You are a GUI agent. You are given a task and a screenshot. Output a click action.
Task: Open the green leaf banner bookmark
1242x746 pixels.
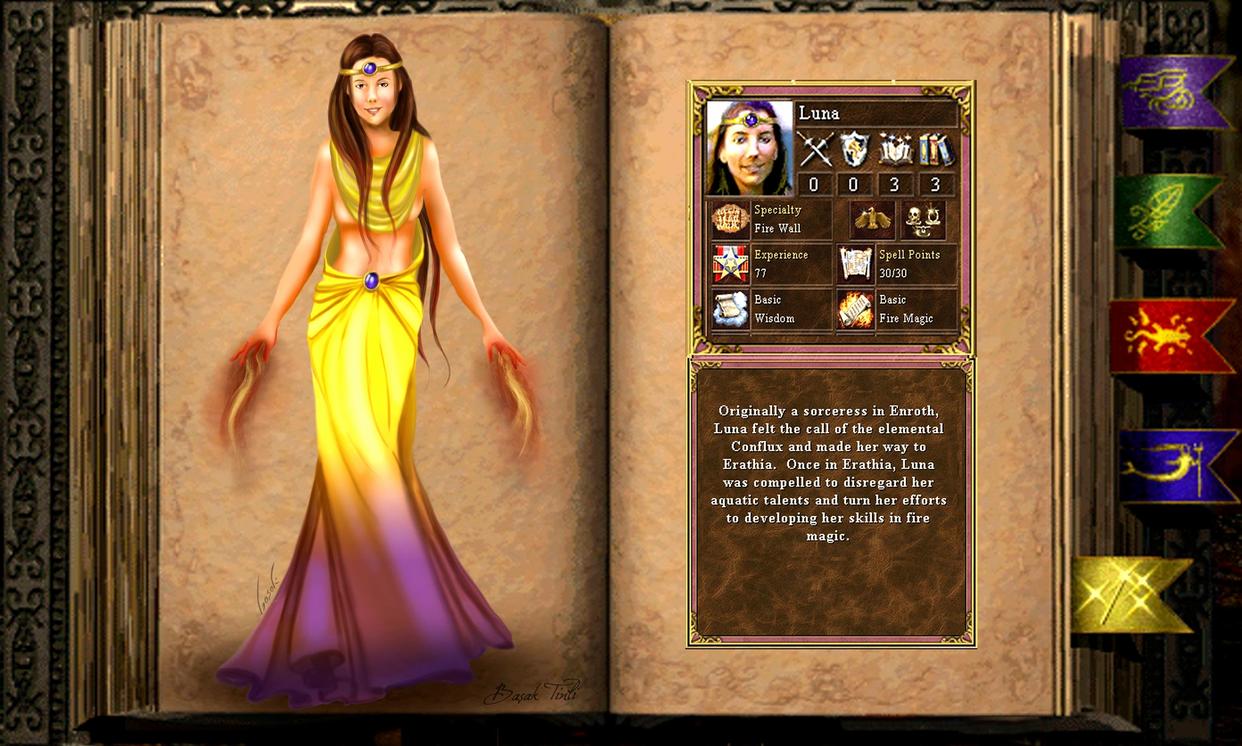click(x=1166, y=211)
